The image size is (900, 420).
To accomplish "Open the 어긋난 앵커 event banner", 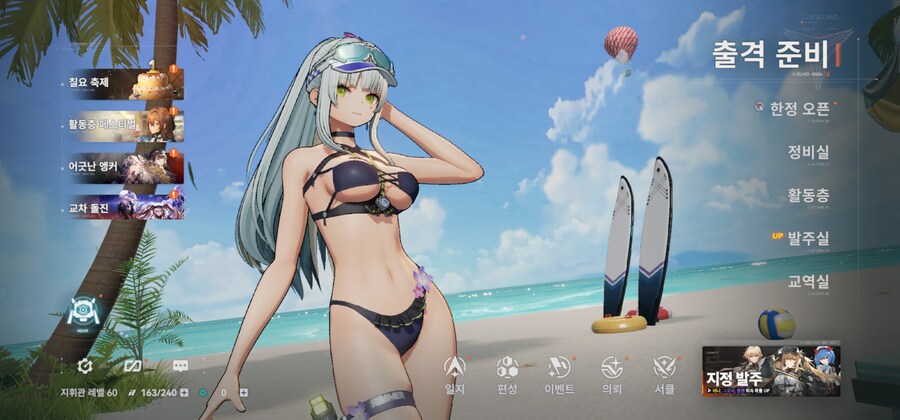I will point(120,164).
